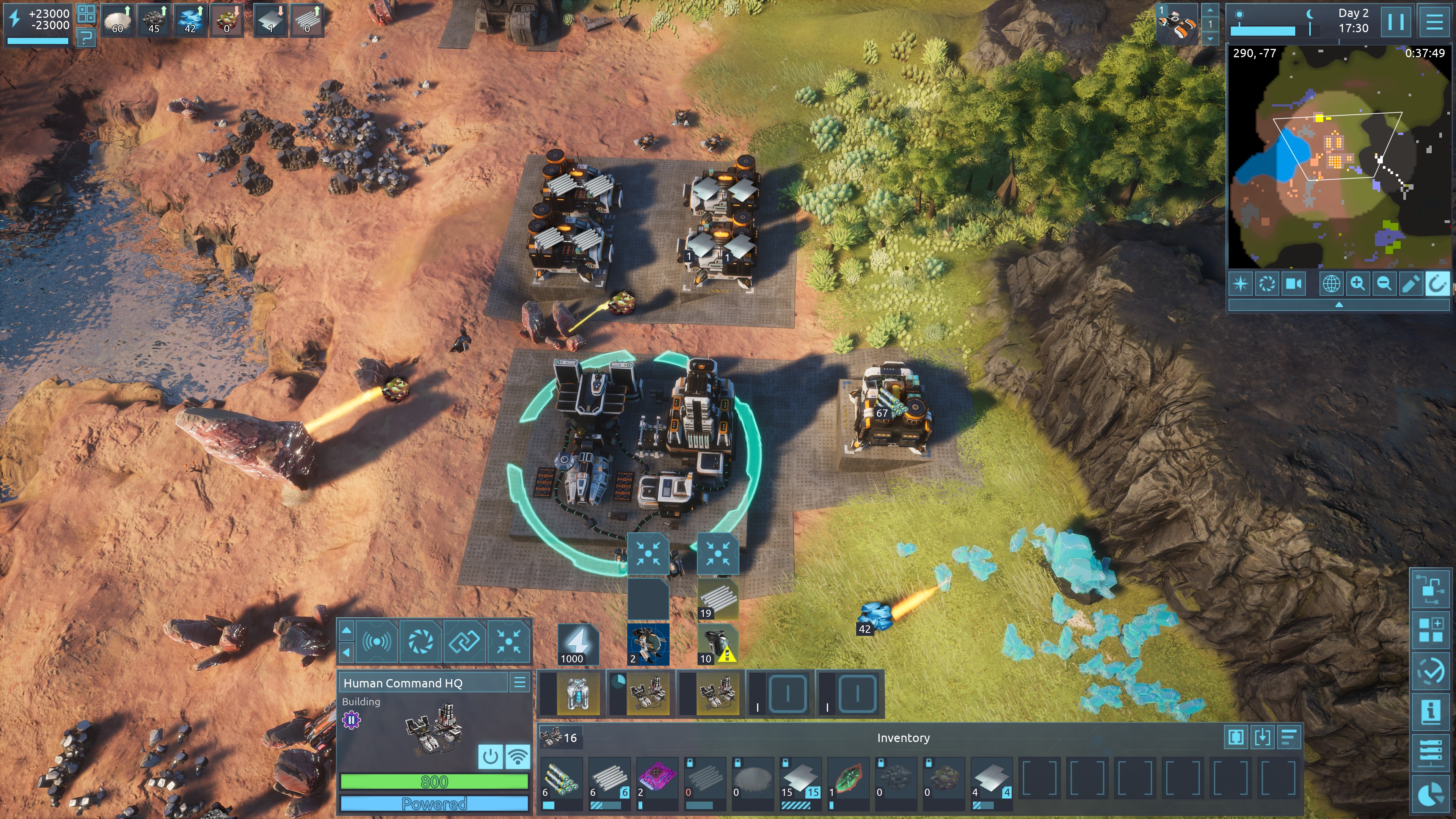This screenshot has width=1456, height=819.
Task: Select the chain link command icon
Action: tap(464, 642)
